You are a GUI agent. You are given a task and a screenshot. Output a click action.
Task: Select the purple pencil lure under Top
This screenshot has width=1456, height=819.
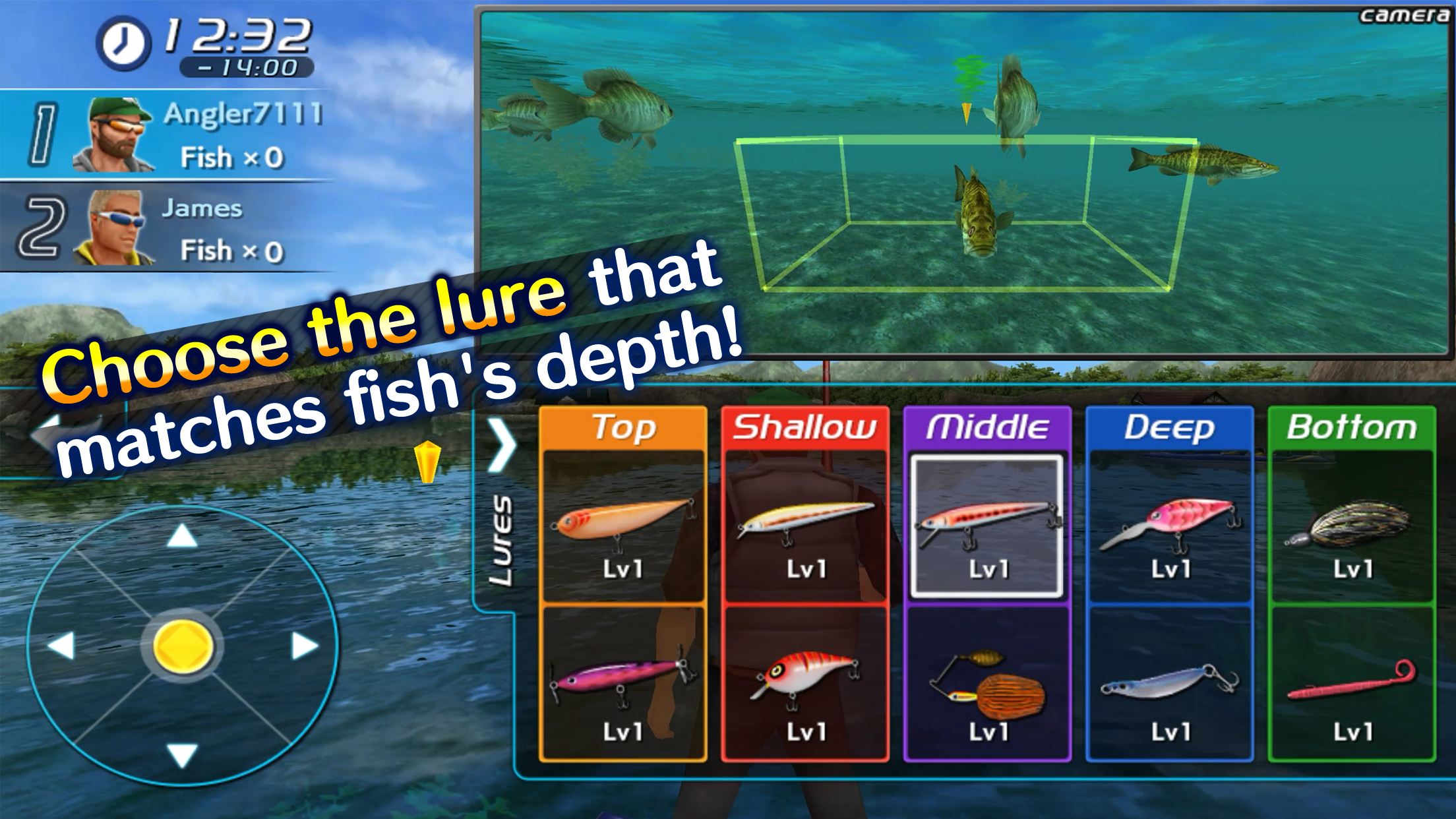click(x=623, y=686)
